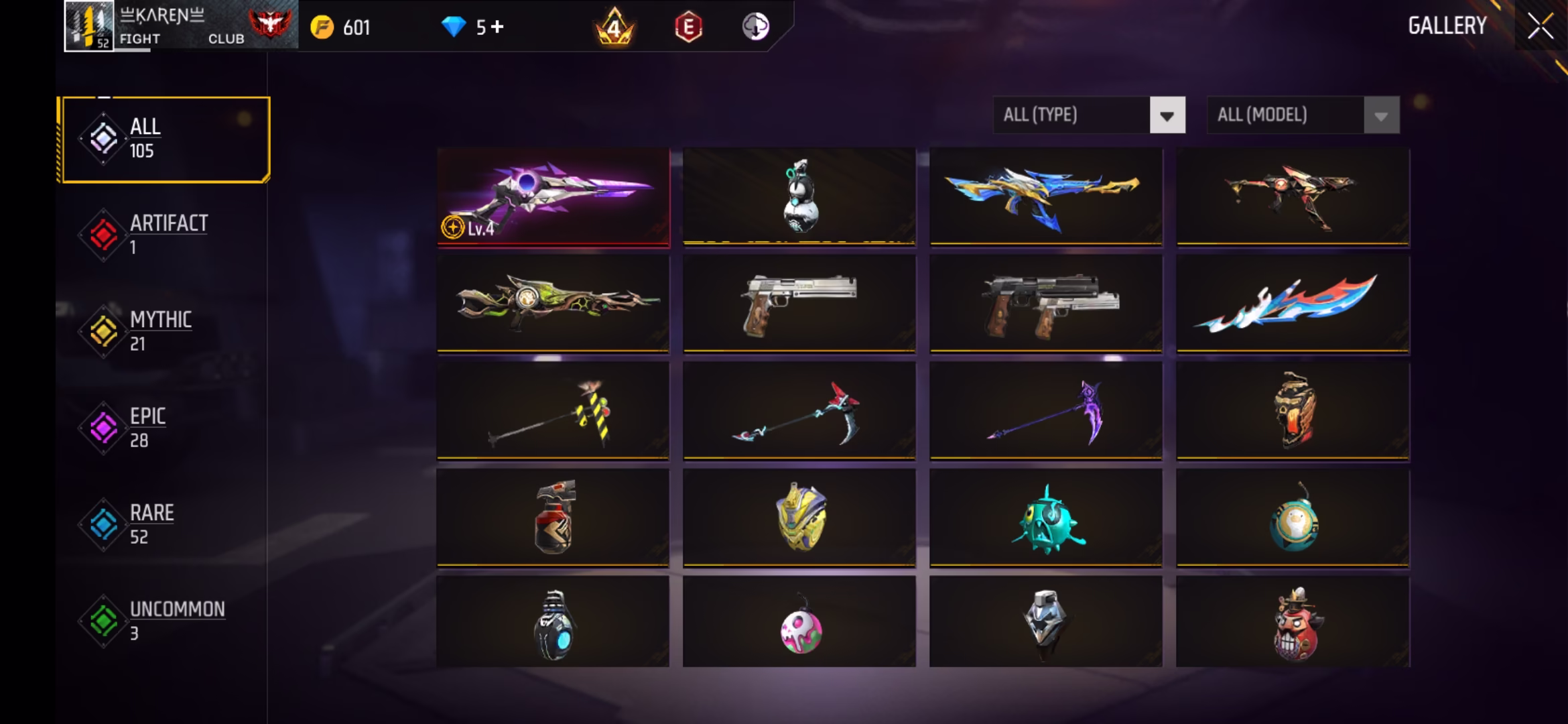Select the dual silver pistols skin
The height and width of the screenshot is (724, 1568).
(x=1045, y=302)
